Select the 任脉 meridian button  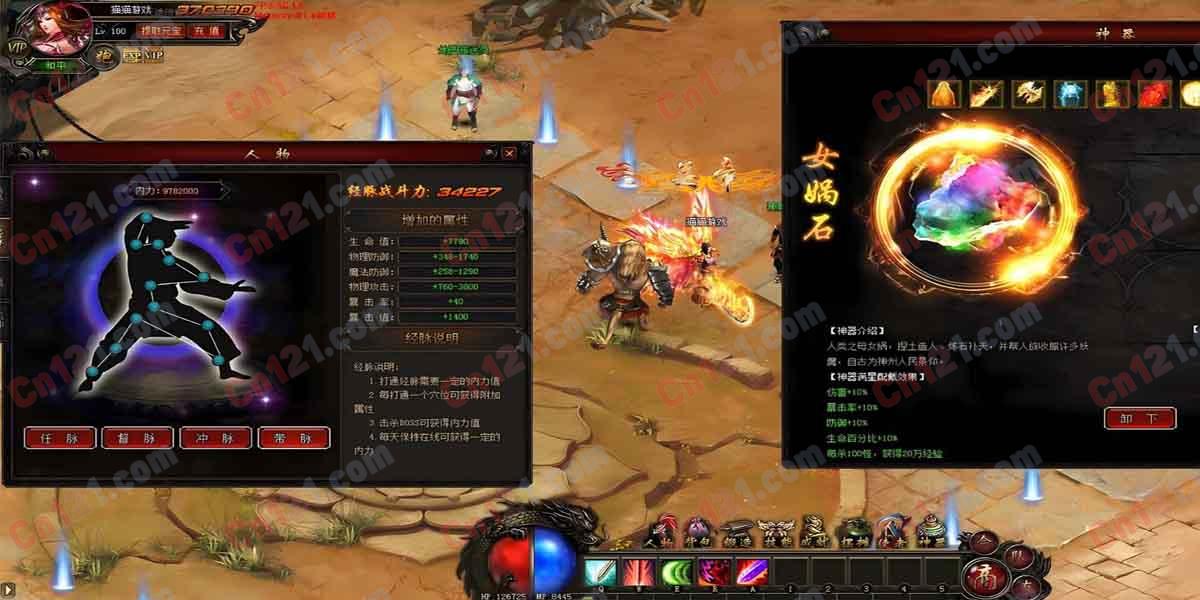[x=60, y=438]
